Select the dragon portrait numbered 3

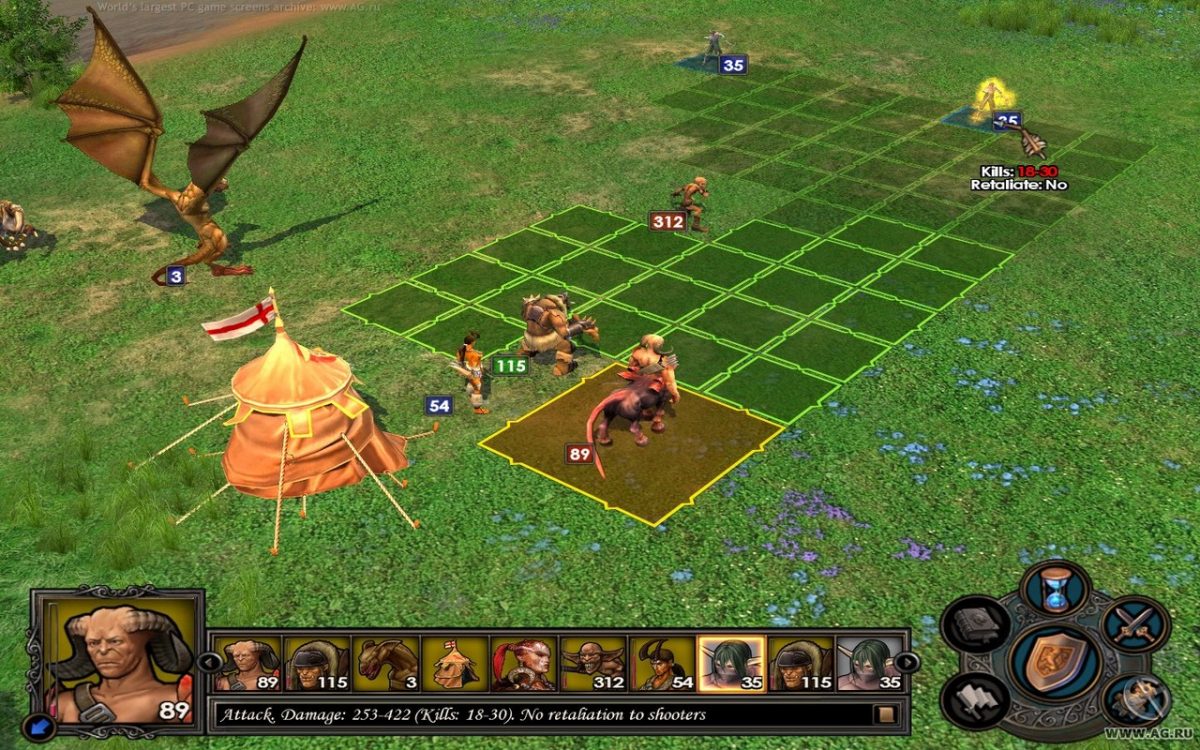(385, 663)
